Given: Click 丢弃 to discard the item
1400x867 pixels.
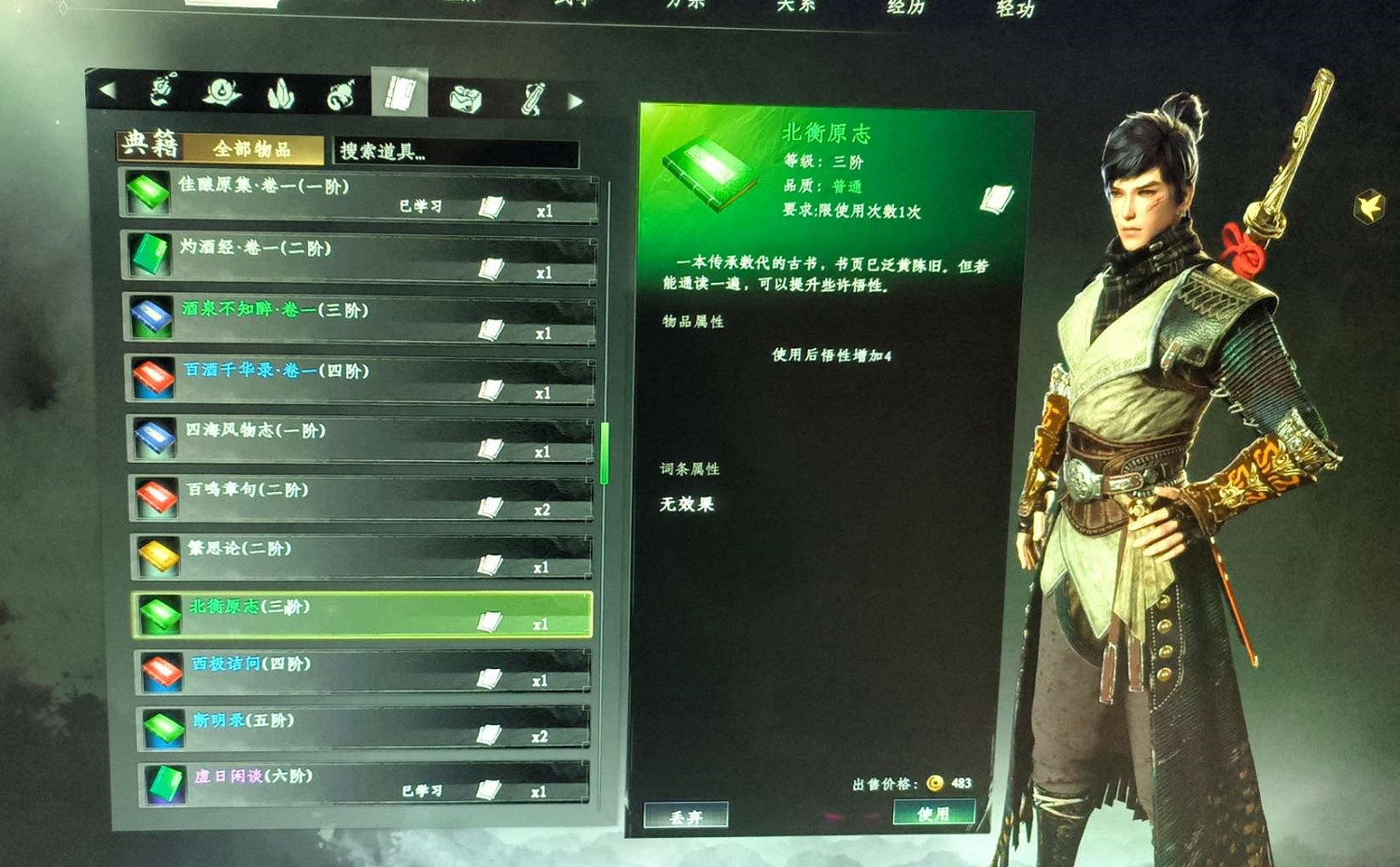Looking at the screenshot, I should [x=684, y=813].
